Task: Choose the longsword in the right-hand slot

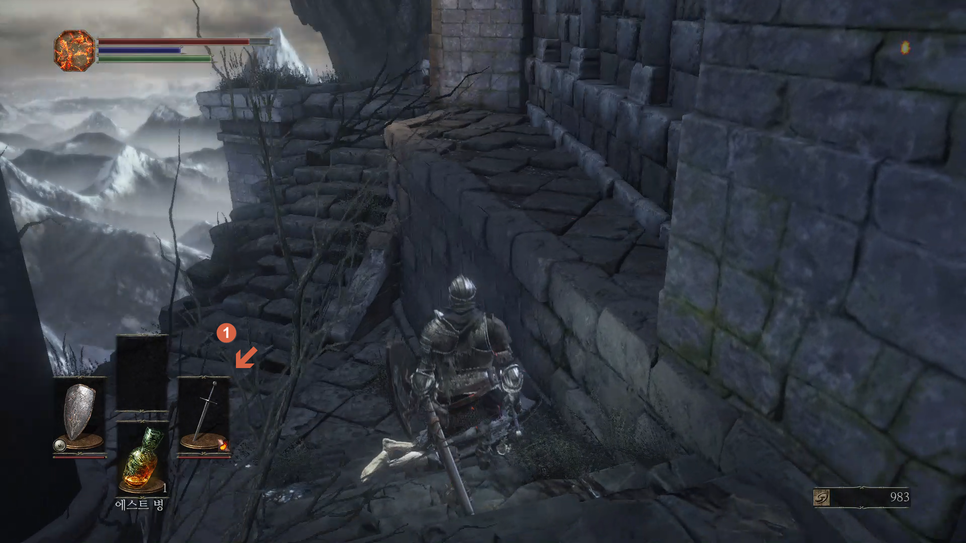Action: click(204, 416)
